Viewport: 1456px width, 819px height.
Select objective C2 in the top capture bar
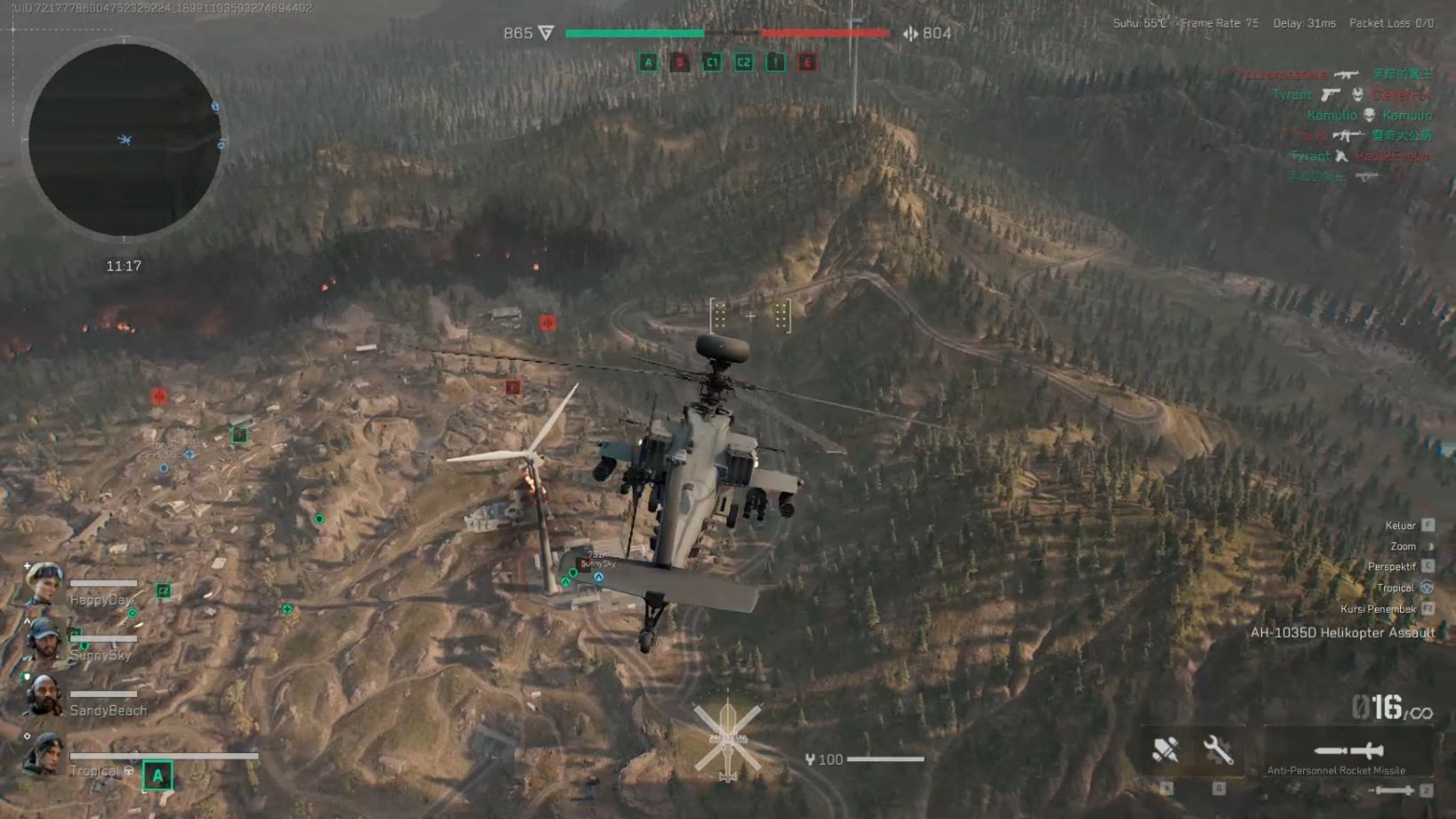744,62
